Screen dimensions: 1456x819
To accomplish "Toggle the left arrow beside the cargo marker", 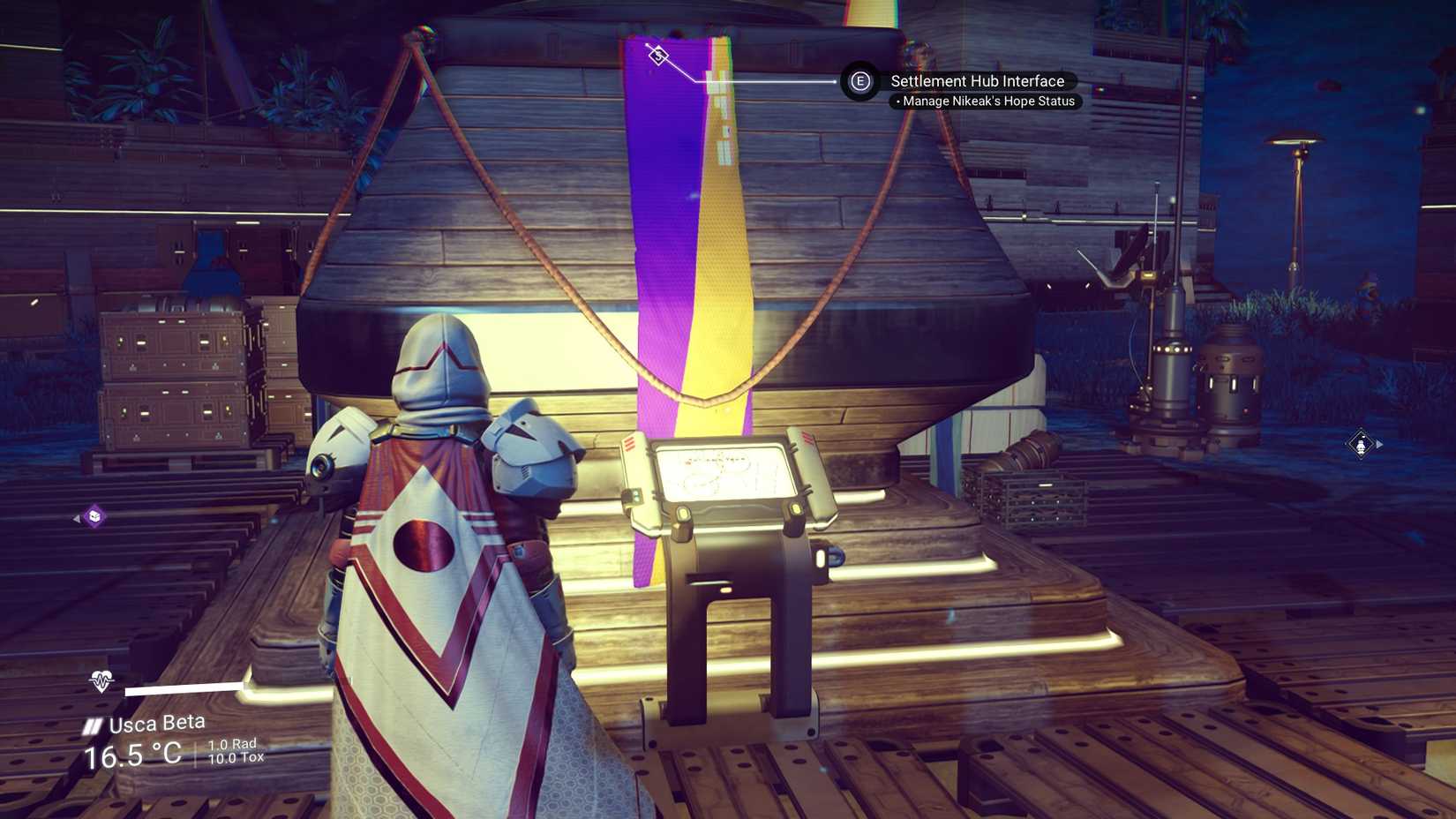I will 76,519.
